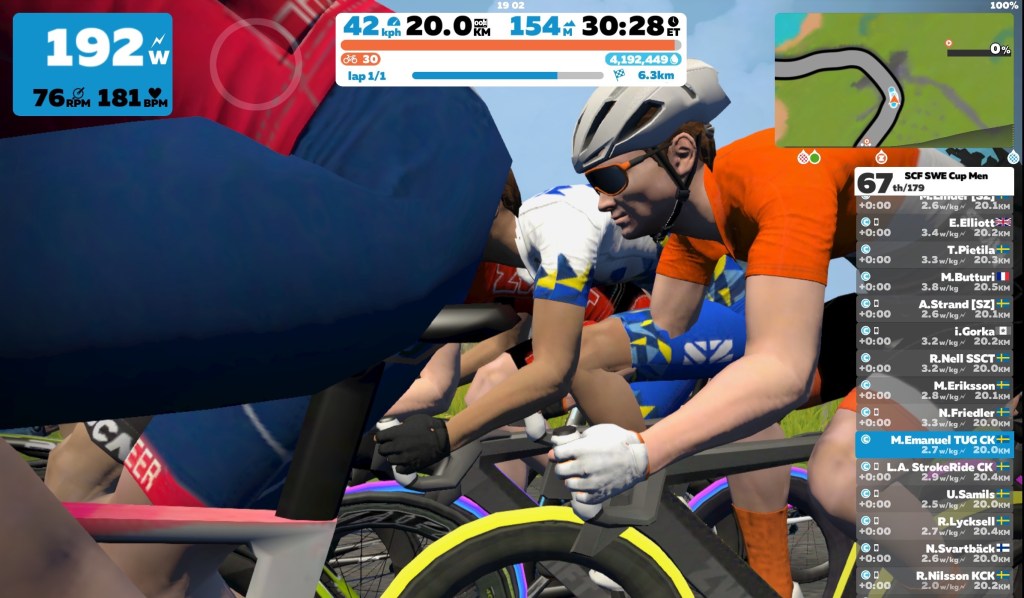The image size is (1024, 598).
Task: Select L.A. StrokeRide CK rider row
Action: tap(934, 471)
